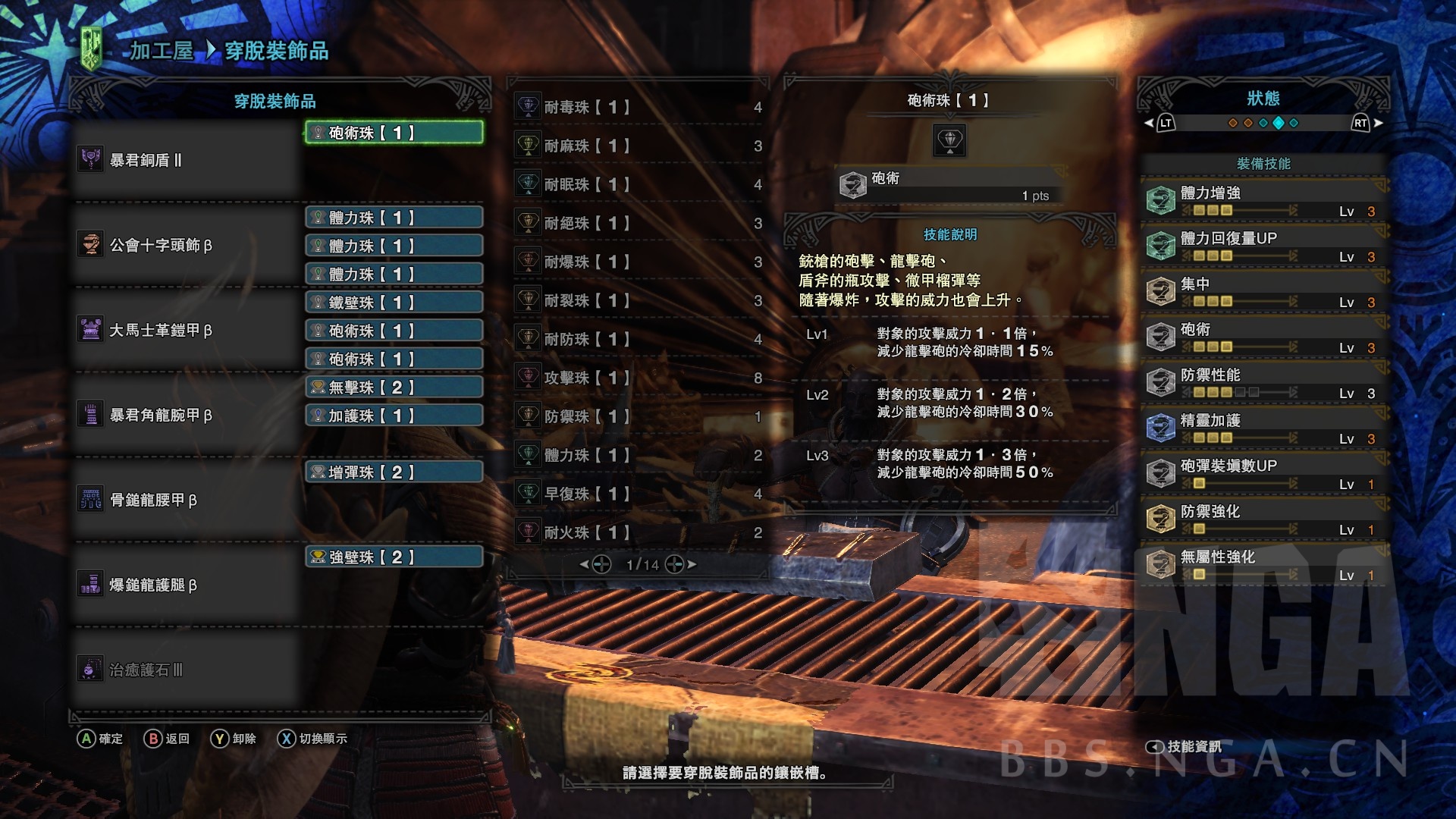Choose the 公會十字頭飾β helmet row

[186, 245]
